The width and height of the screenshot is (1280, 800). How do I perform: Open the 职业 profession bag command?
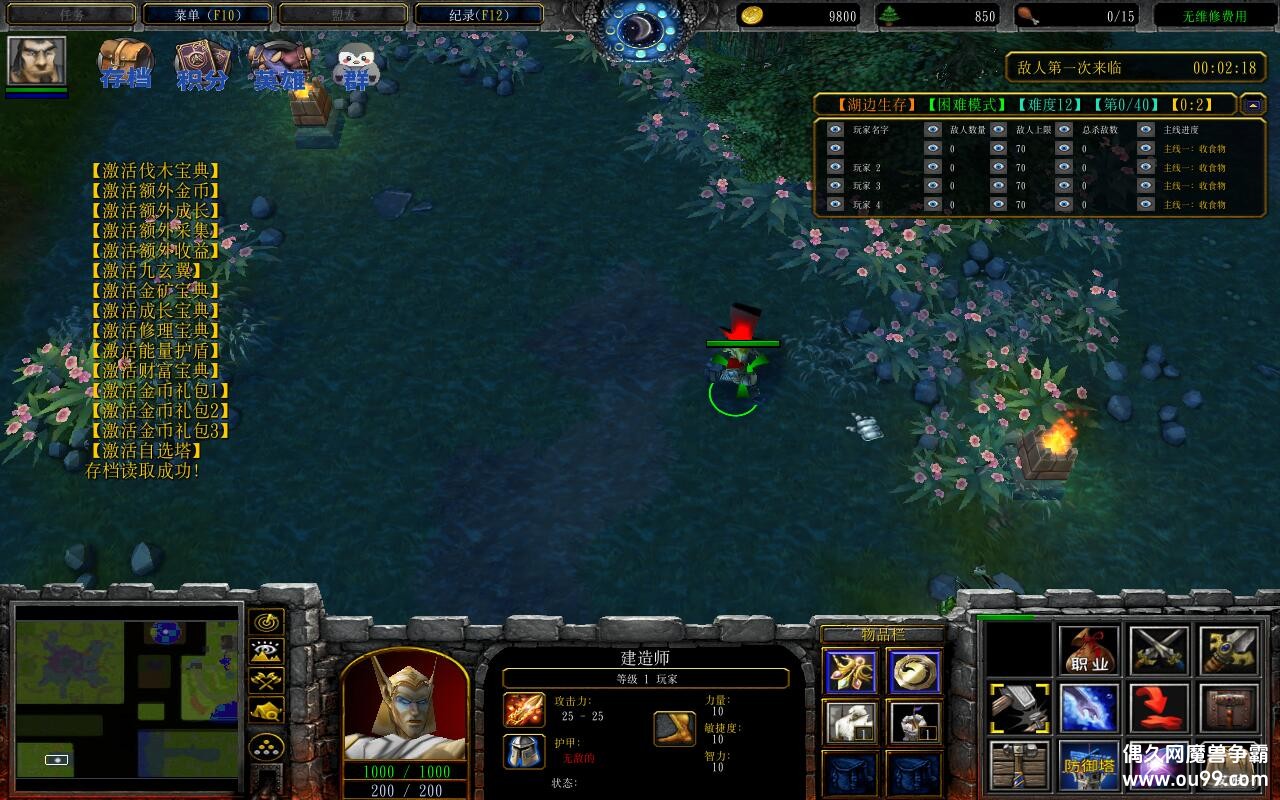1089,651
